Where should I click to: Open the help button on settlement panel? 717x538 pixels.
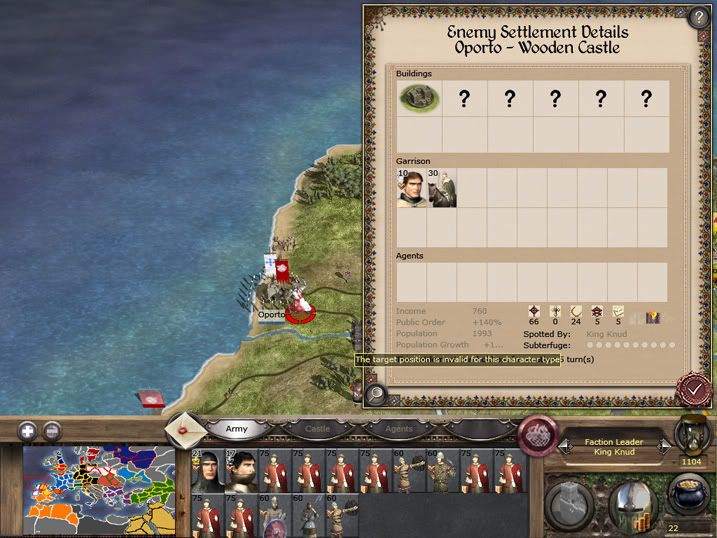698,16
